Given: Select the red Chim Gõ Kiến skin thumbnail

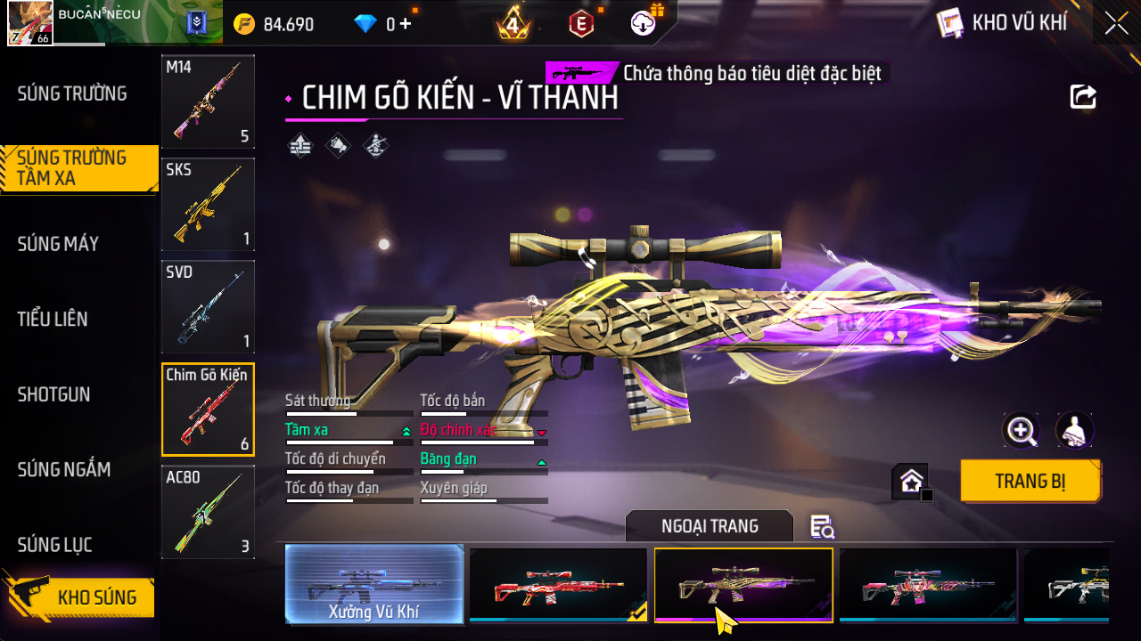Looking at the screenshot, I should pyautogui.click(x=558, y=585).
